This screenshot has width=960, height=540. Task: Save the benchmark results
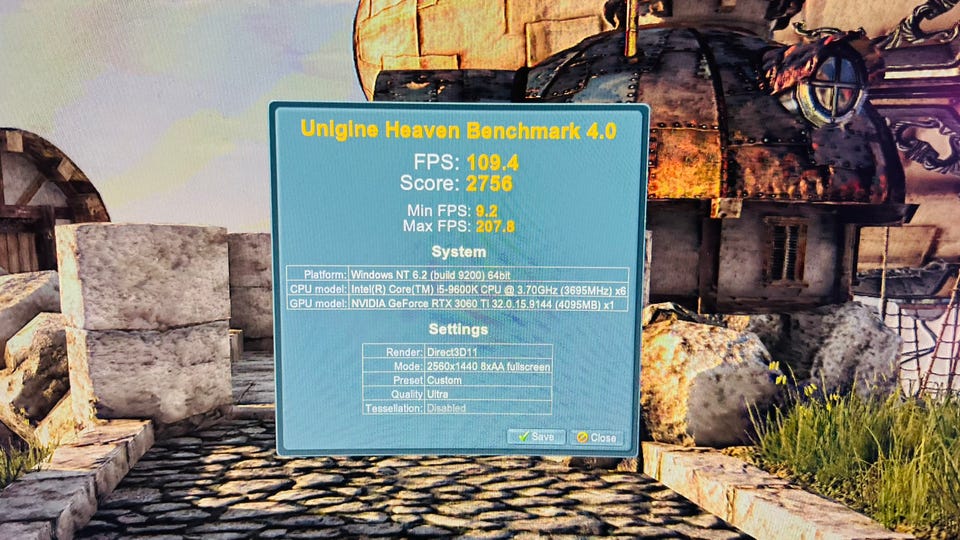pos(536,437)
